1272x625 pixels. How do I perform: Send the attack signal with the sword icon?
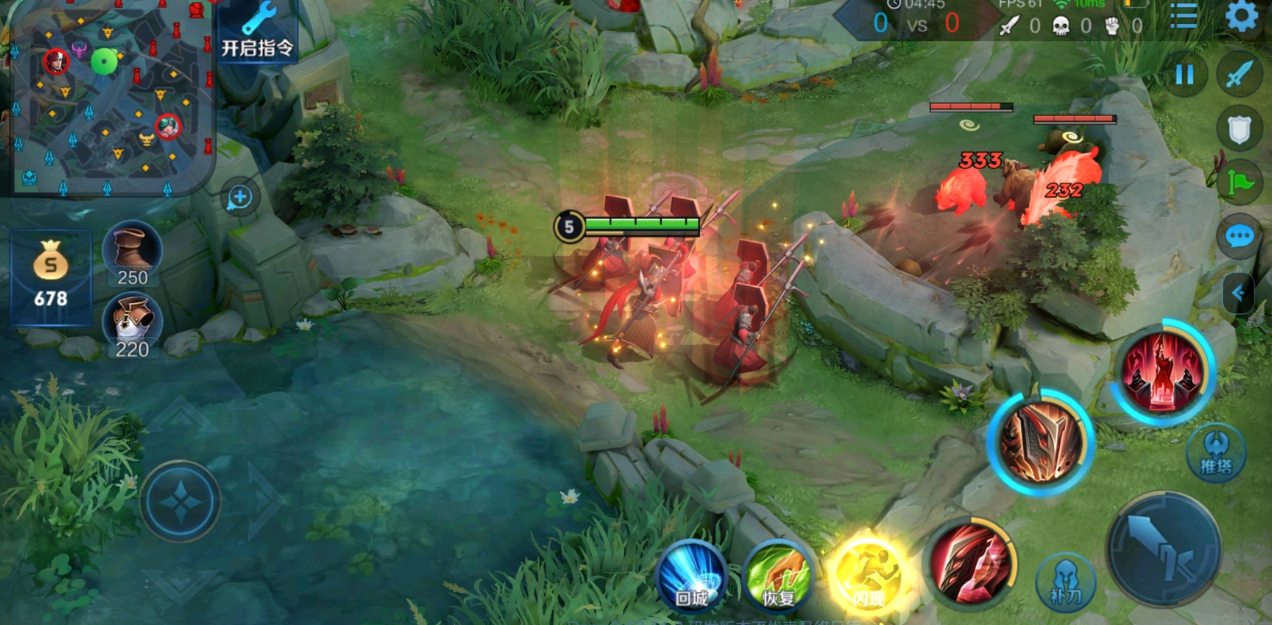tap(1240, 75)
